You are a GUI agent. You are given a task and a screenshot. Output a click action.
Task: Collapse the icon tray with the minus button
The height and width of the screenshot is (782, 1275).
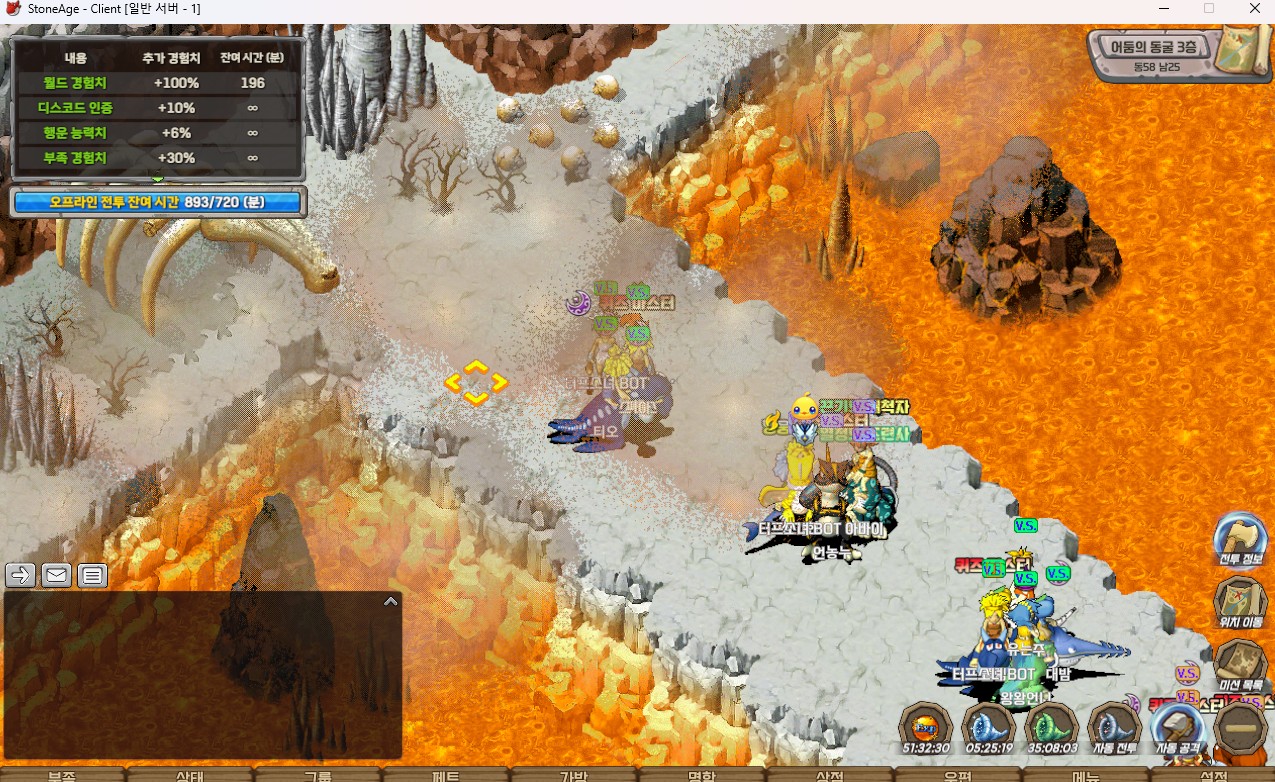1241,727
